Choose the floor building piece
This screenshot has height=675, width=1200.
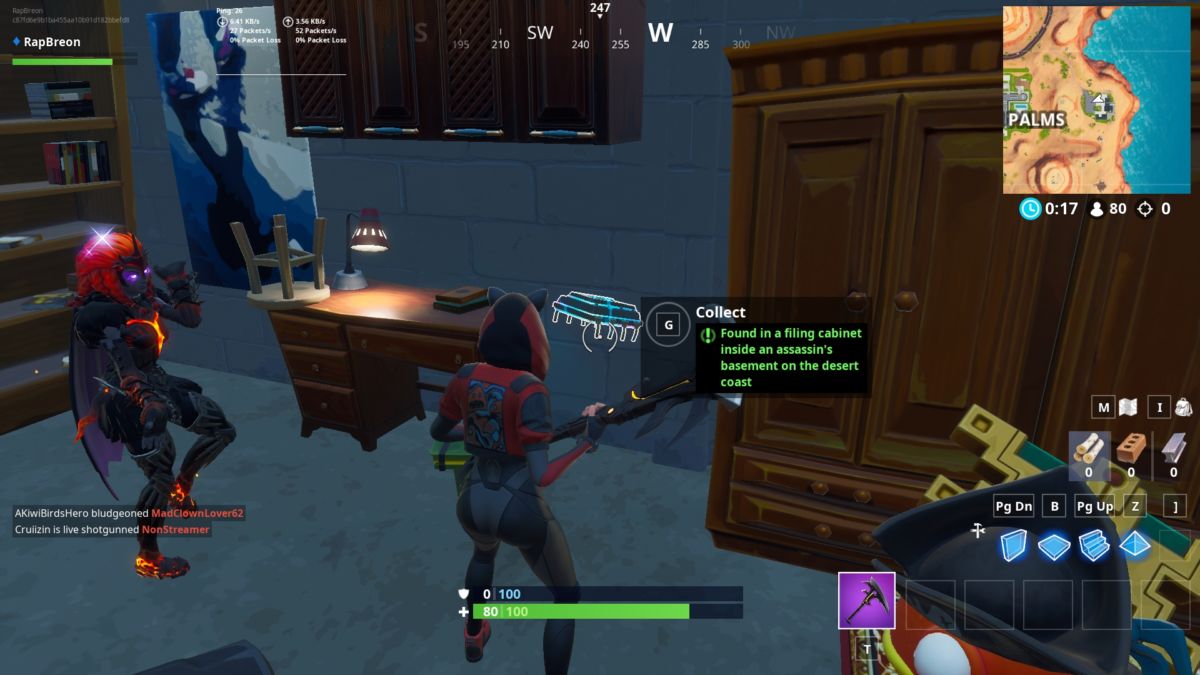1054,546
